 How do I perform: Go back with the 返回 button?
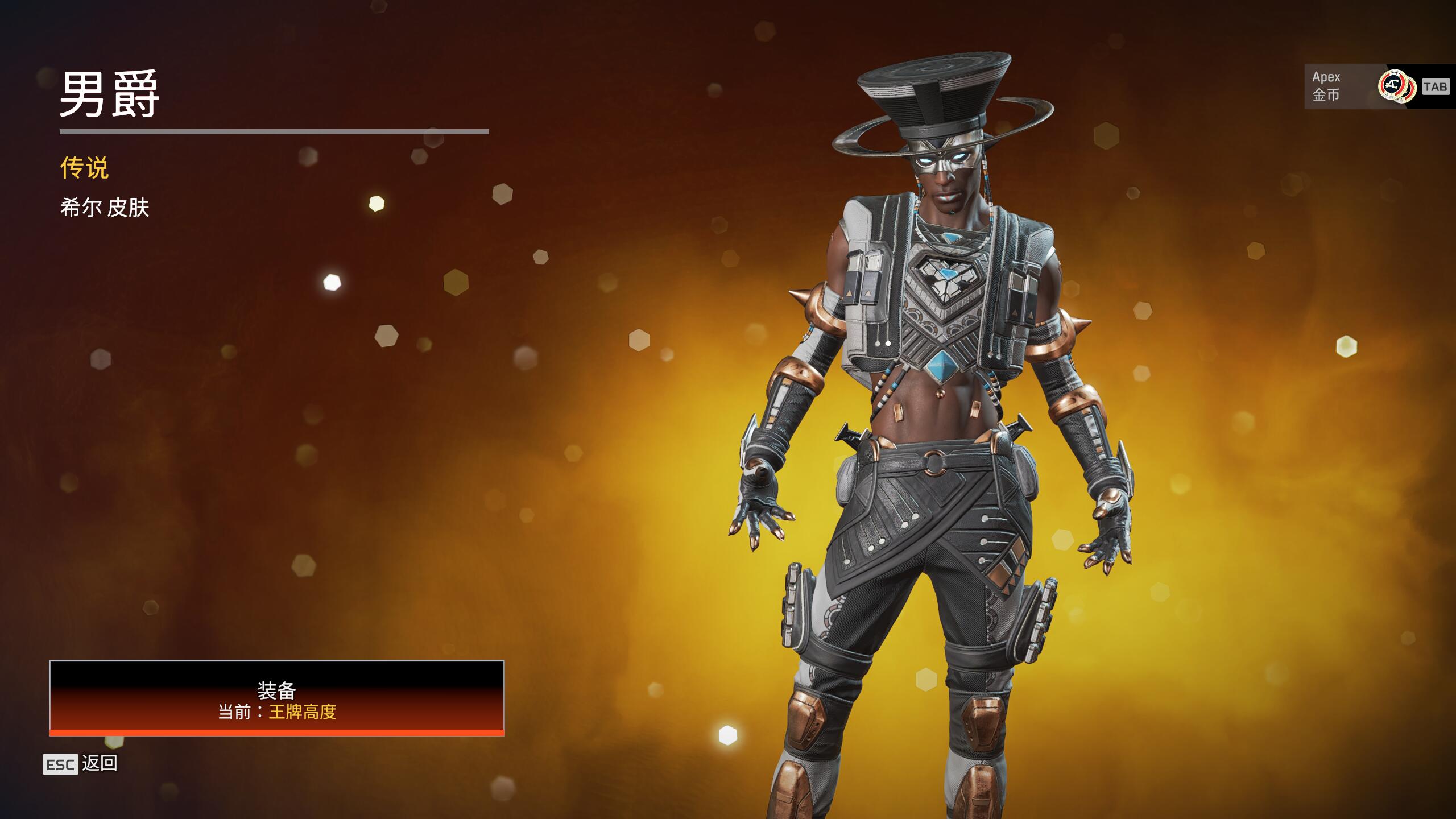point(81,764)
